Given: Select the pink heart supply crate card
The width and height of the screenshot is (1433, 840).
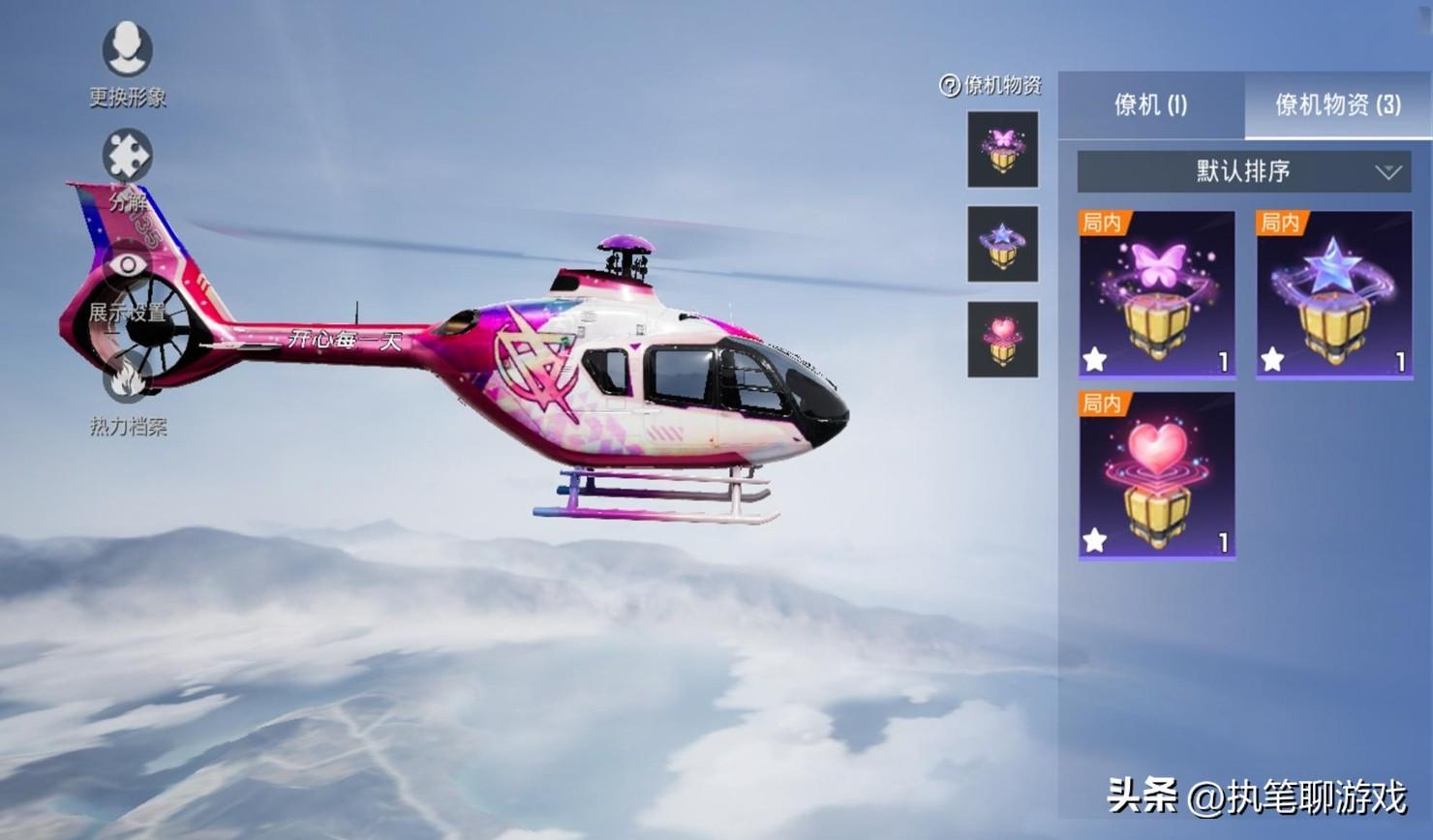Looking at the screenshot, I should 1157,474.
